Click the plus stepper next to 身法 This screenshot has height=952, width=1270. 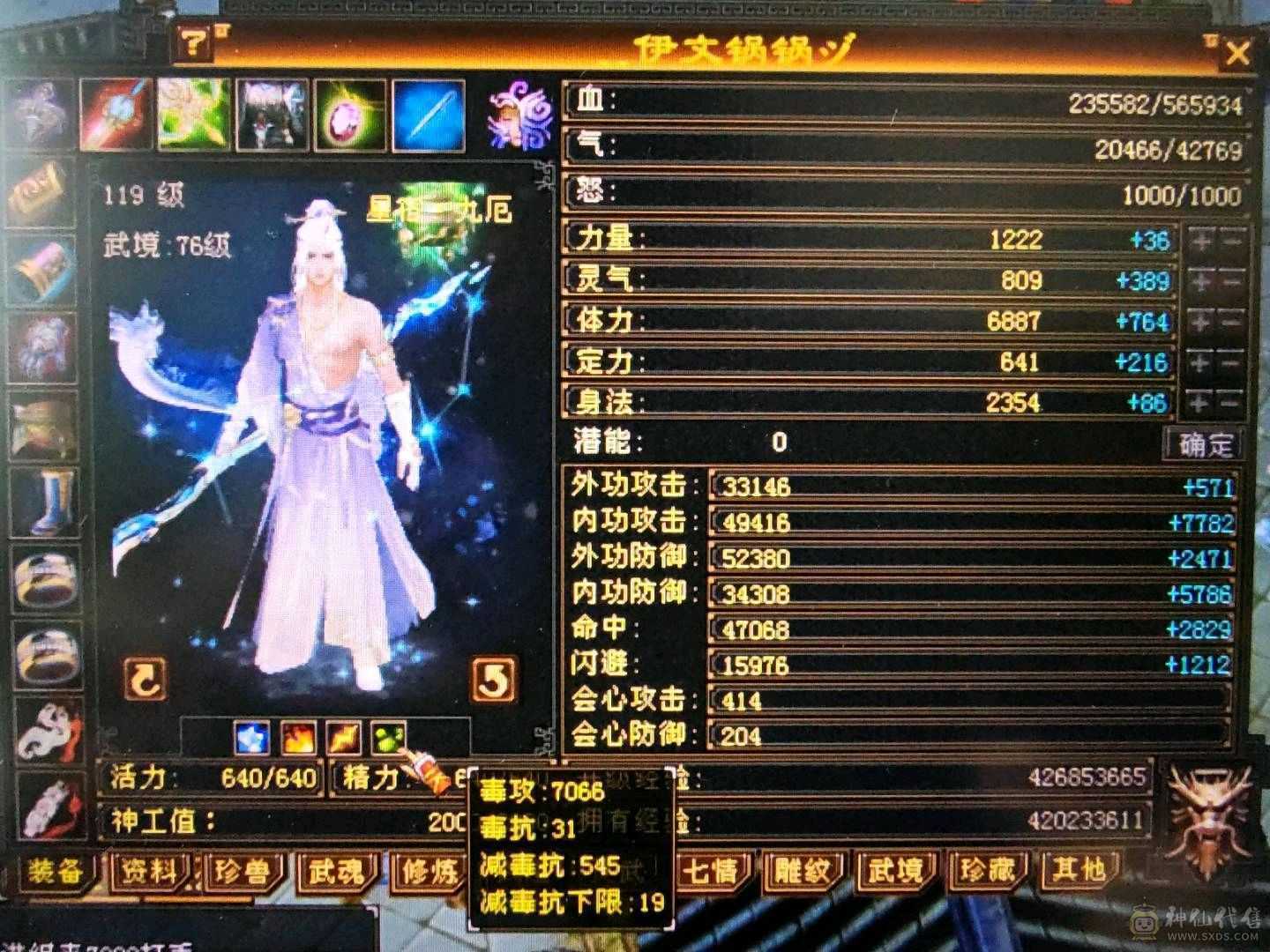(x=1198, y=402)
